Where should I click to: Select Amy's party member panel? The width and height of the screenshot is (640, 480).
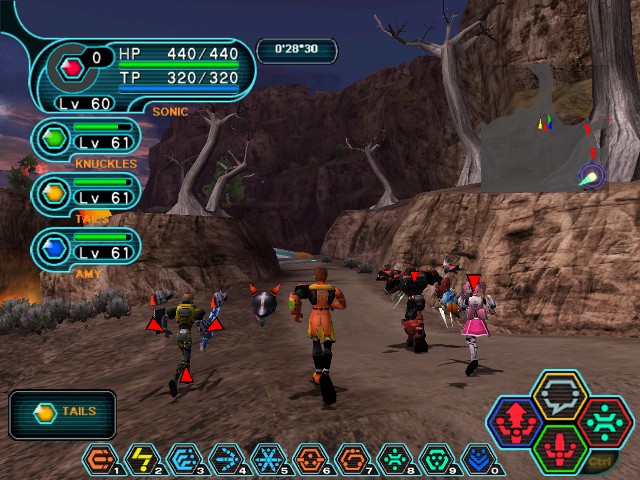85,248
